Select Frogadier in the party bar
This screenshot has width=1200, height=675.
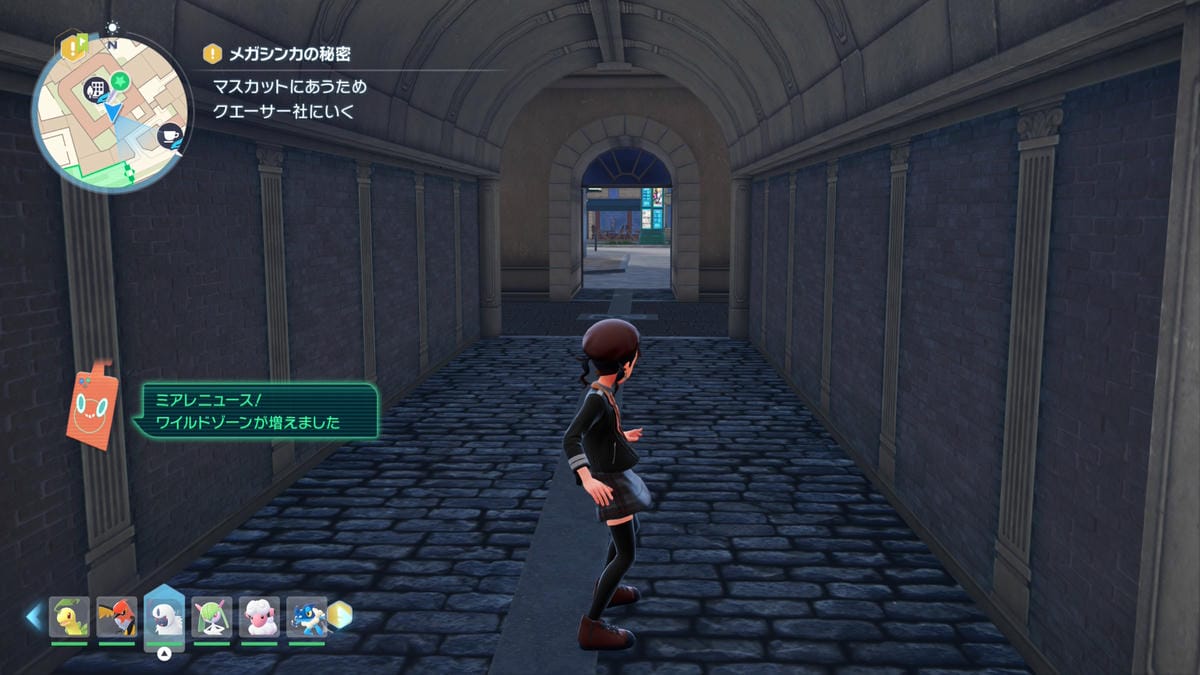[306, 616]
